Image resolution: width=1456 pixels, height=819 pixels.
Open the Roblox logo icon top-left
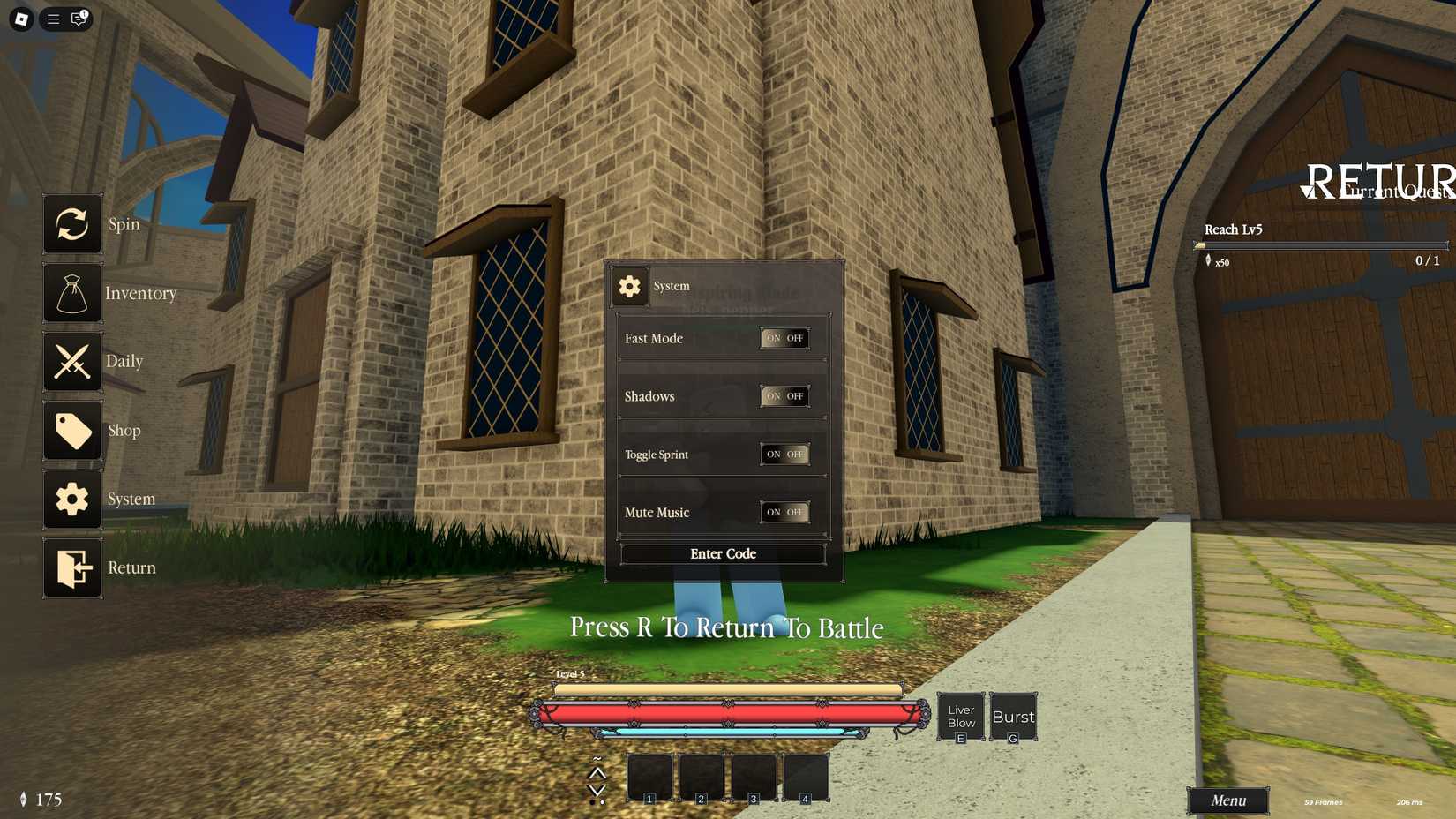coord(19,19)
